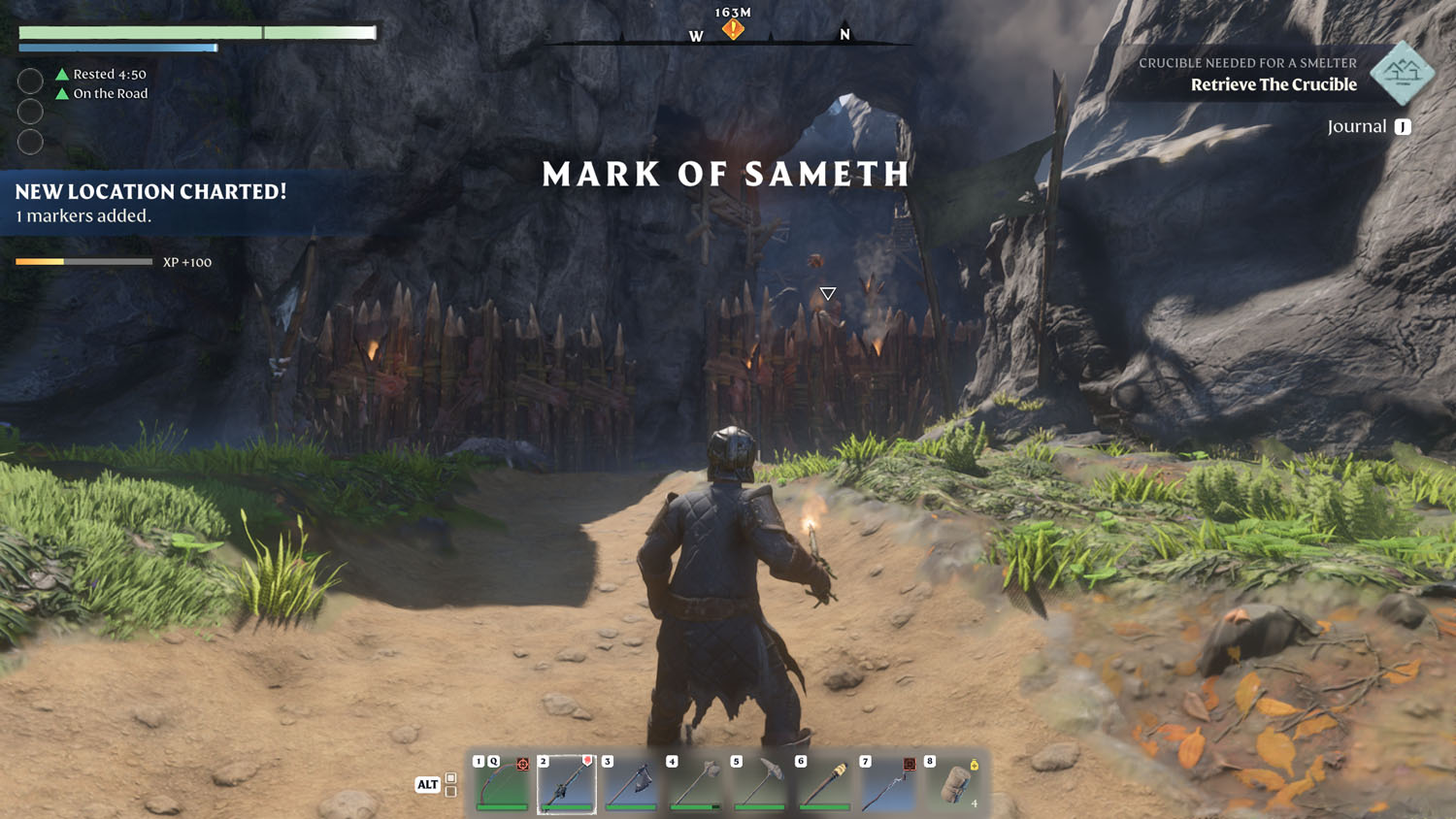
Task: Select the axe in hotbar slot 3
Action: pyautogui.click(x=630, y=786)
